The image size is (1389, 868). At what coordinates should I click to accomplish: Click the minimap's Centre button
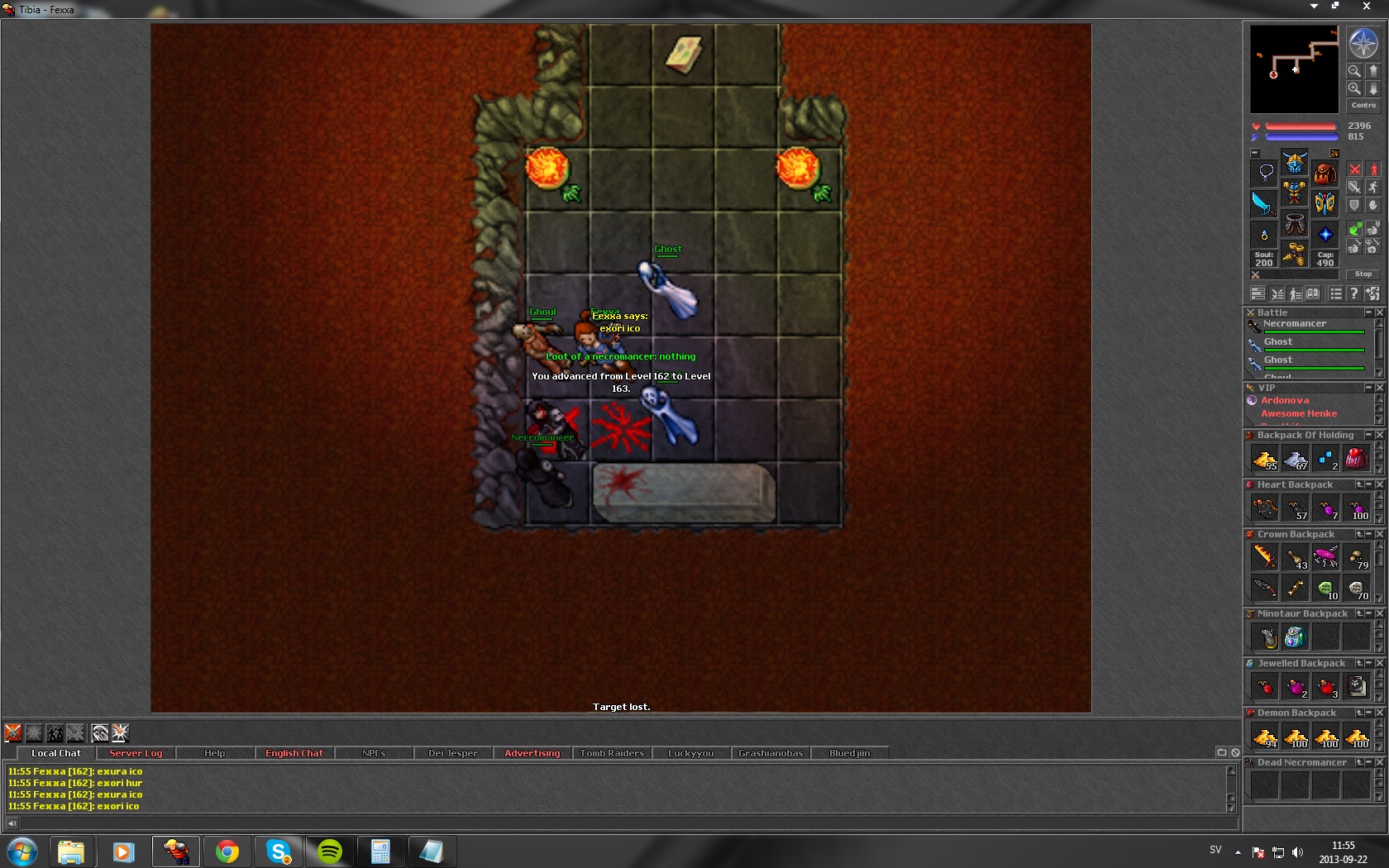1363,105
